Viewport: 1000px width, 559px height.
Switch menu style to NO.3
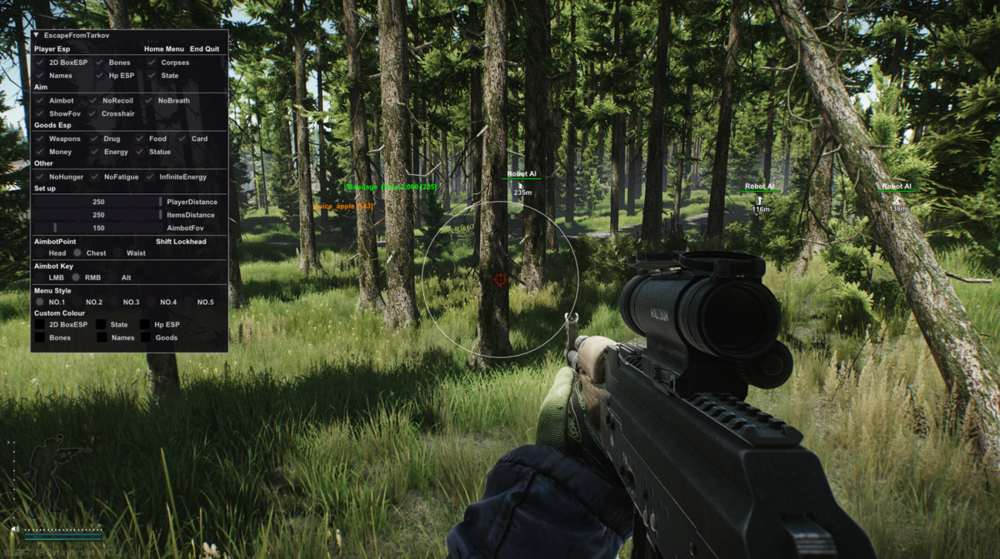(x=114, y=302)
